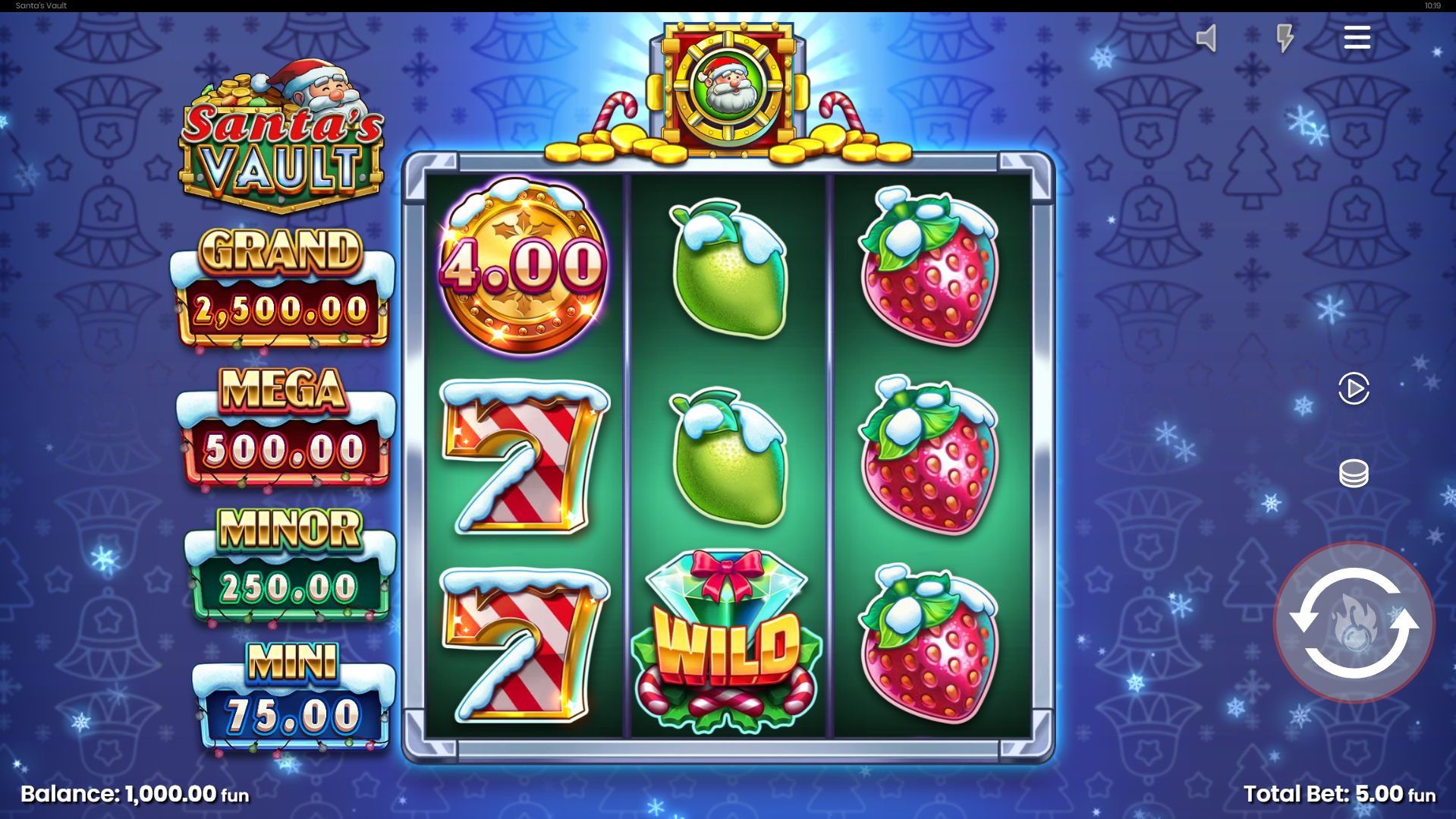The image size is (1456, 819).
Task: Open autoplay settings
Action: pyautogui.click(x=1354, y=387)
